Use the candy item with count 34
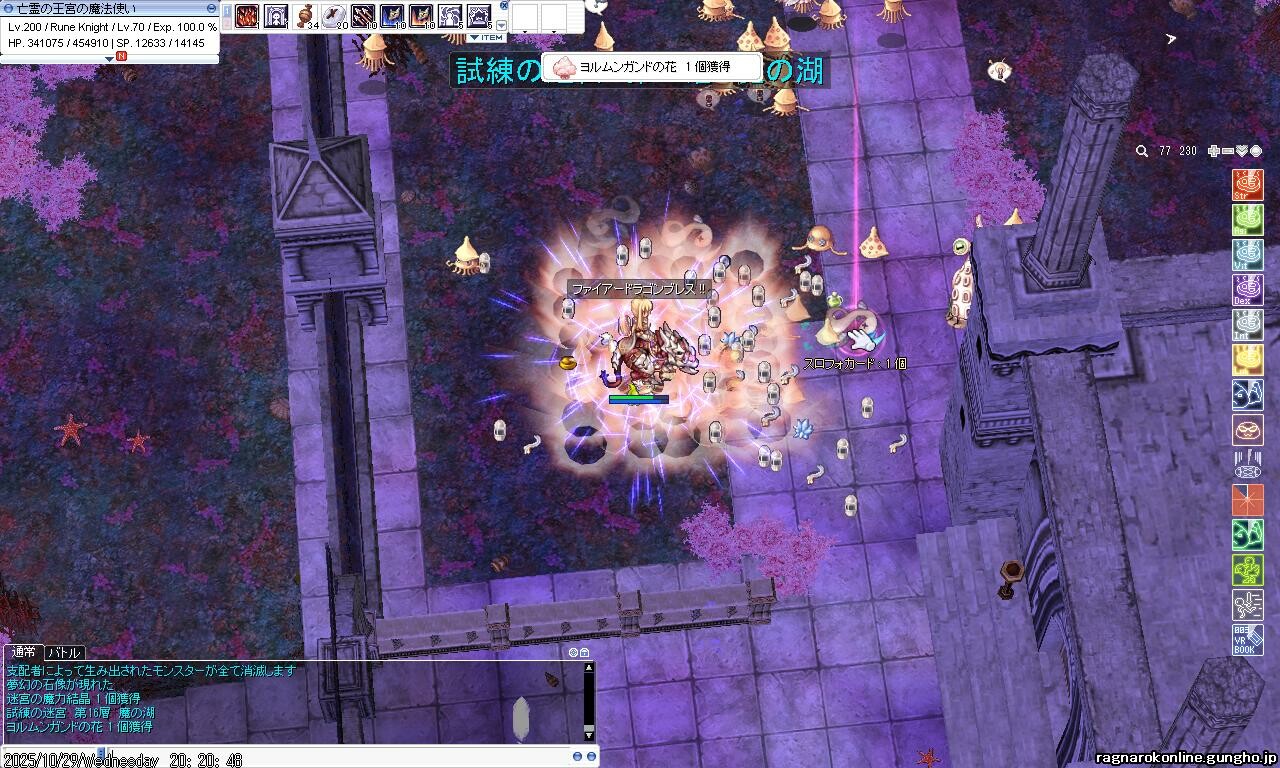This screenshot has height=768, width=1280. [306, 17]
